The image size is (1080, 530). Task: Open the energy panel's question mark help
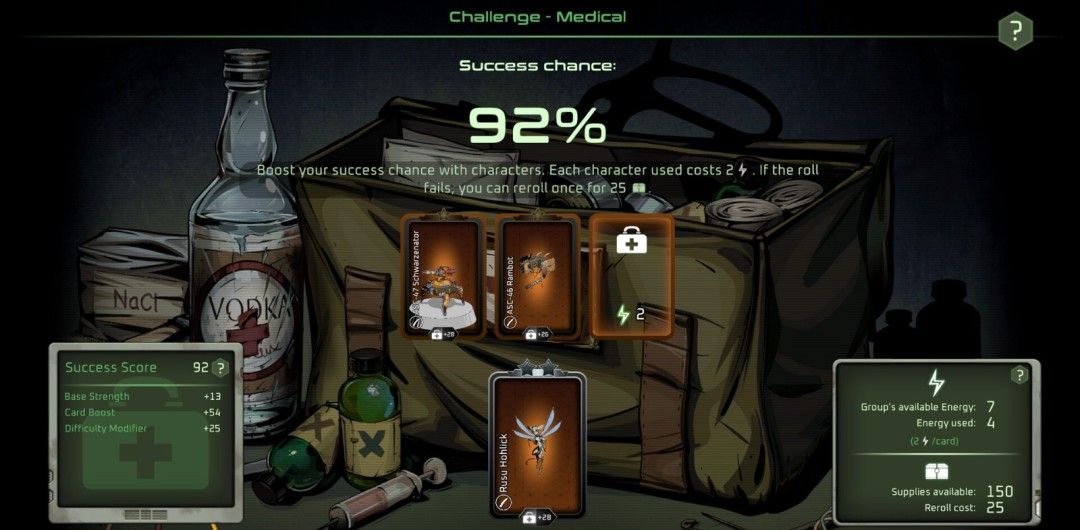tap(1019, 376)
